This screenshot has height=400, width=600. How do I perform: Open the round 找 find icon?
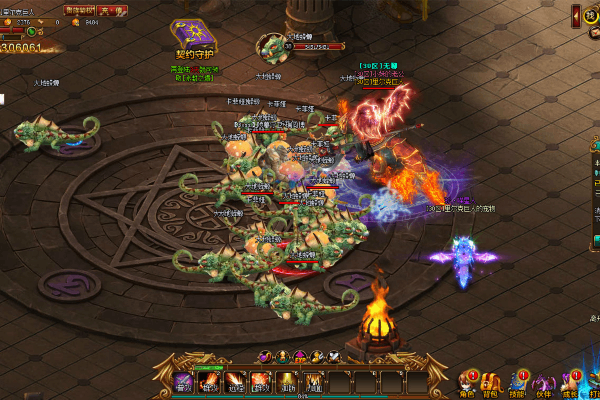(592, 15)
